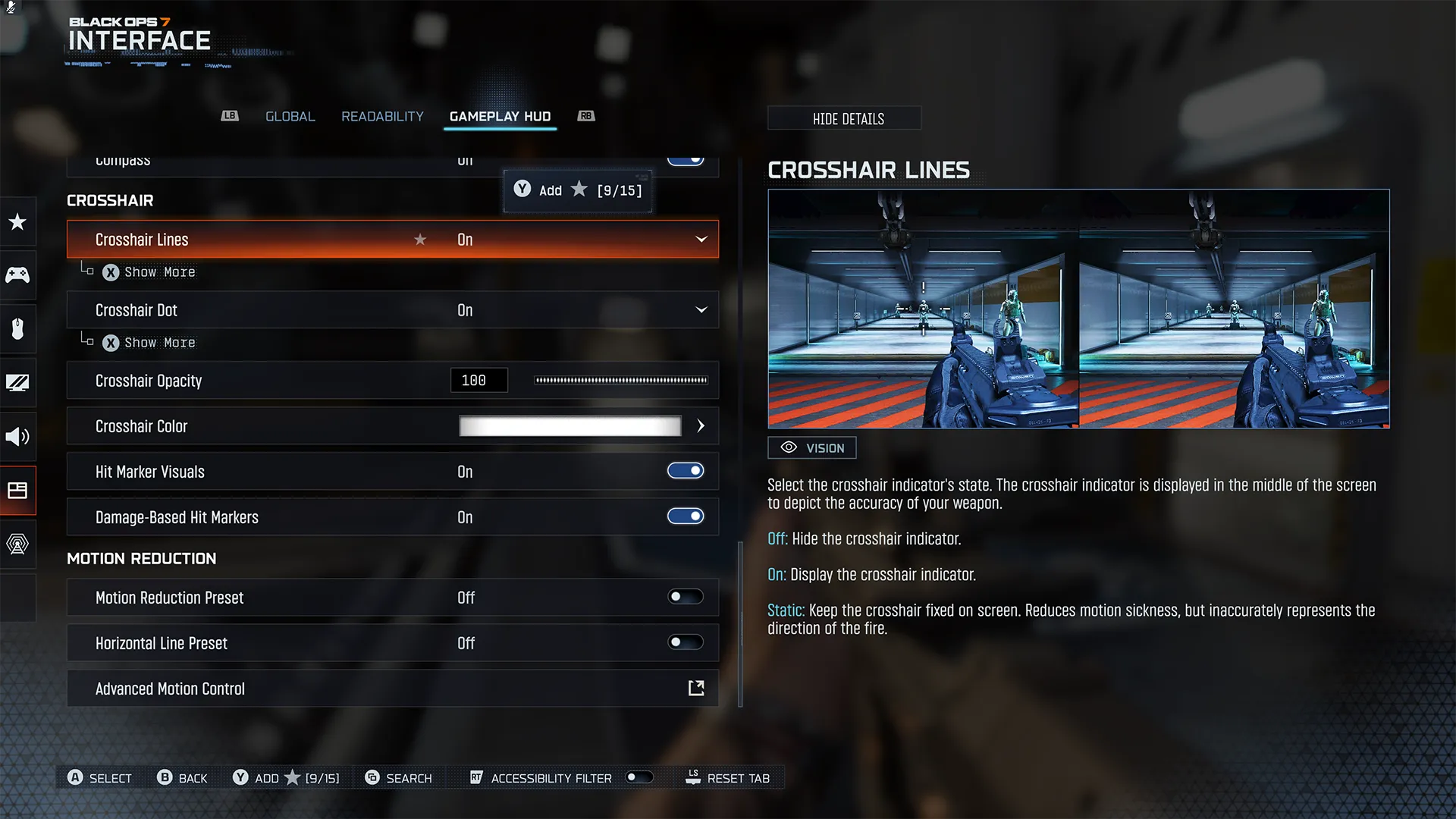Select the Gameplay HUD tab

[x=500, y=116]
